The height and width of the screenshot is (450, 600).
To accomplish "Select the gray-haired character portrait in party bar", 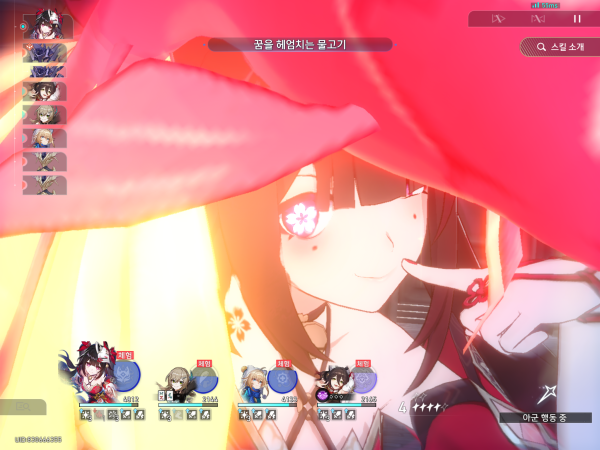I will point(176,382).
